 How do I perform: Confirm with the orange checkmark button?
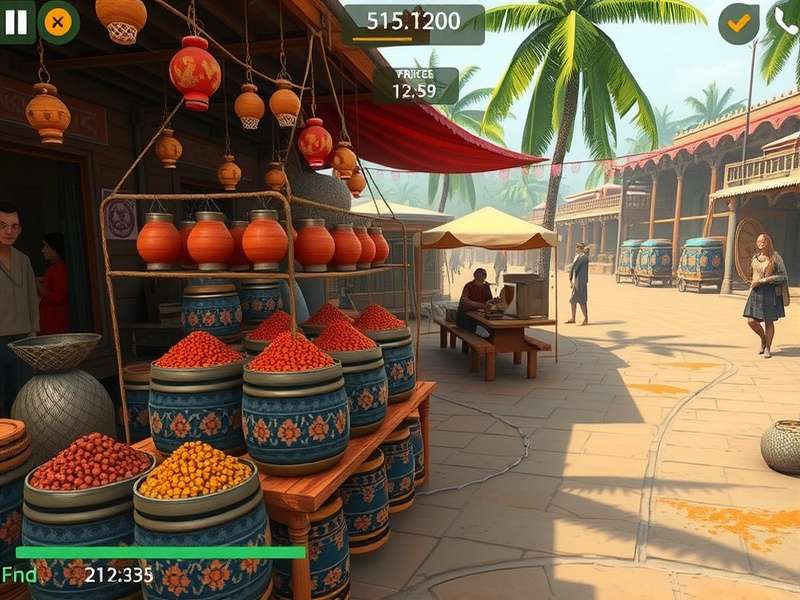(739, 23)
